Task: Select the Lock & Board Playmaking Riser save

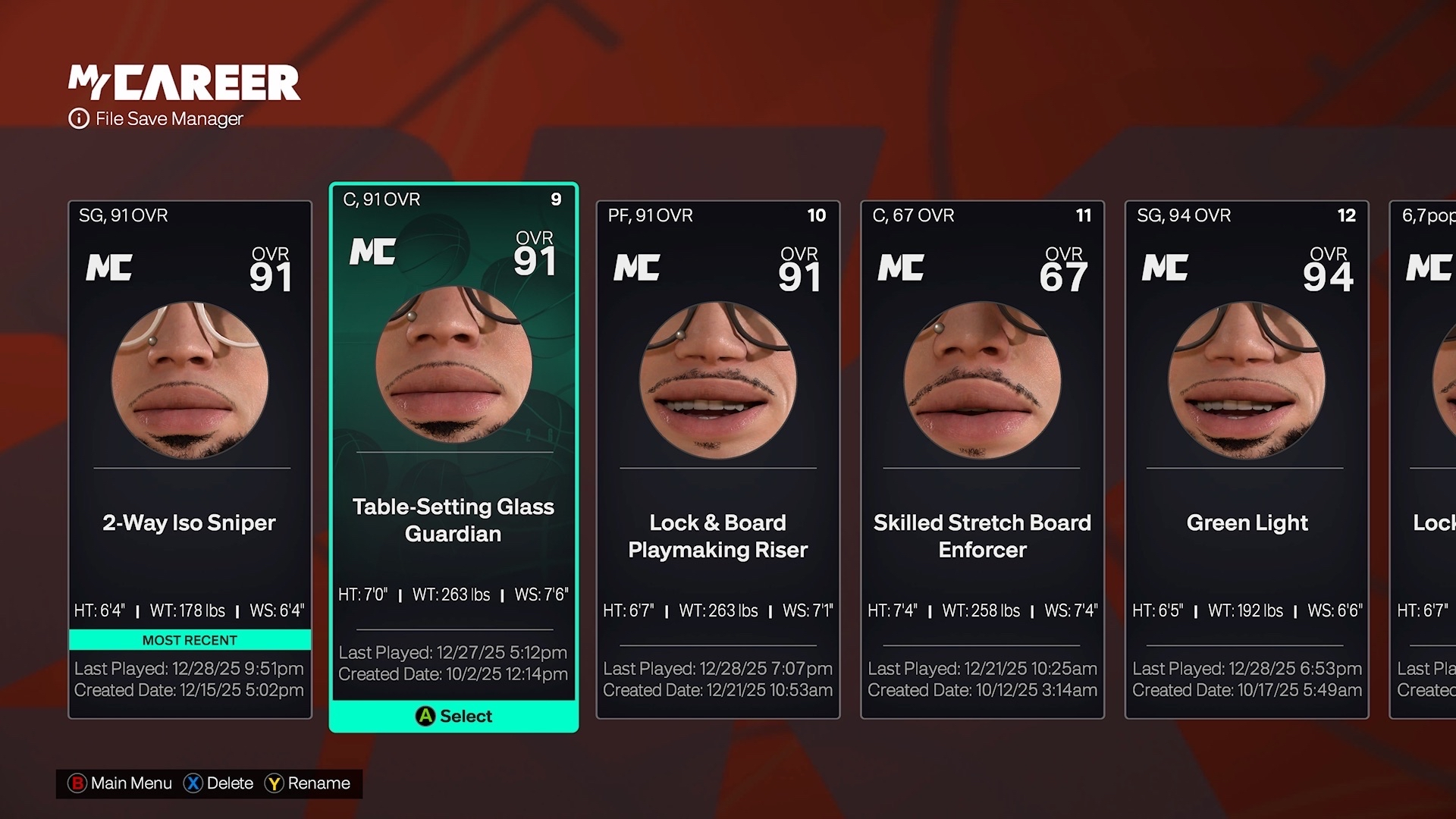Action: pos(717,455)
